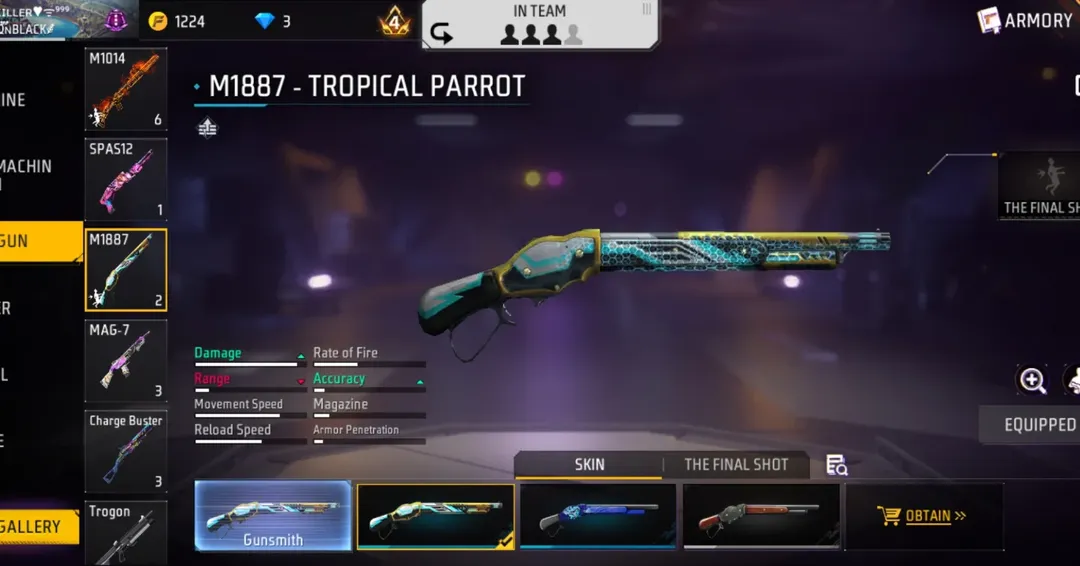Screen dimensions: 1080x566
Task: Click the OBTAIN link with cart icon
Action: (923, 516)
